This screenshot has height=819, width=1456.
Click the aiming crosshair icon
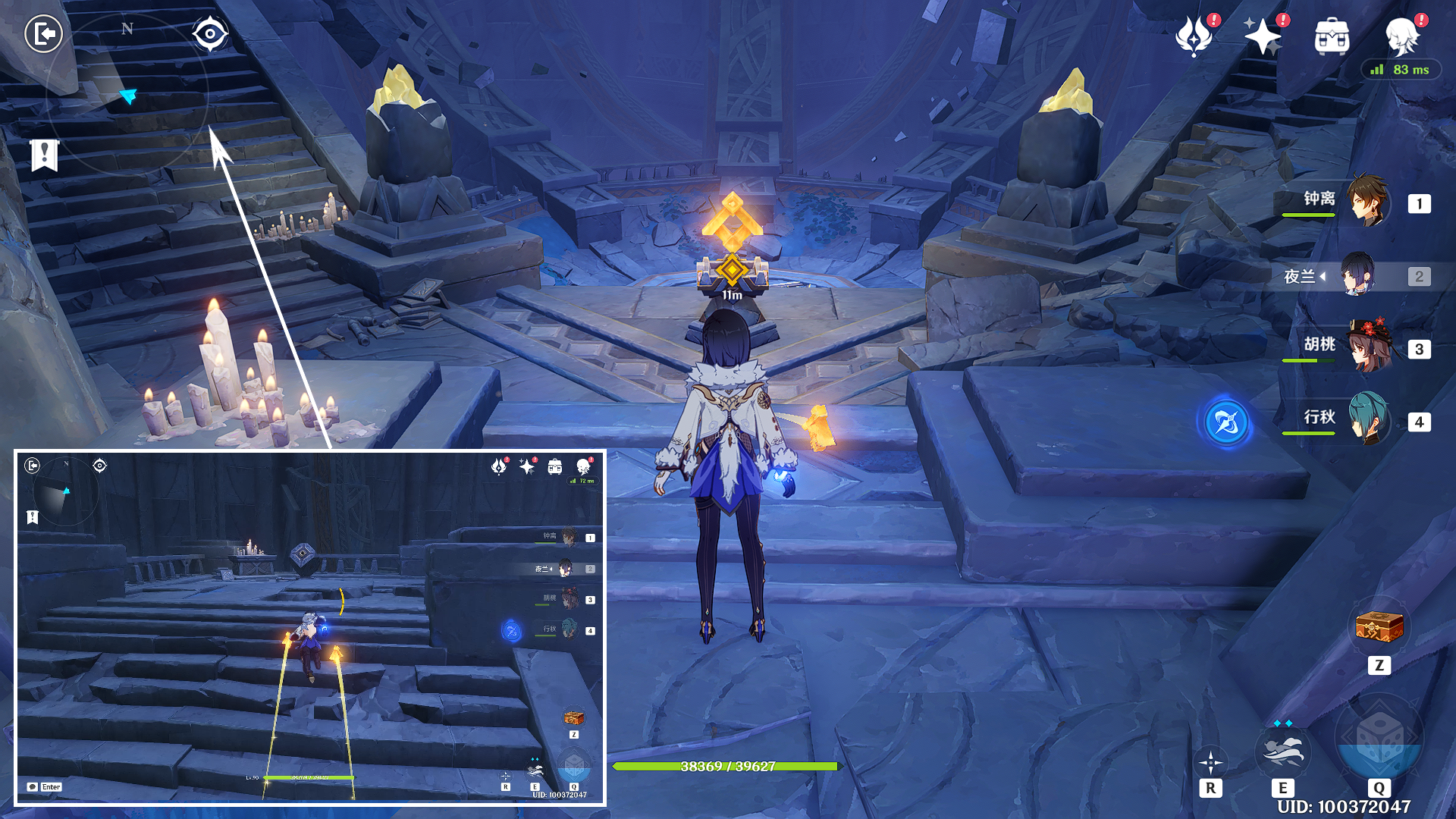1210,762
